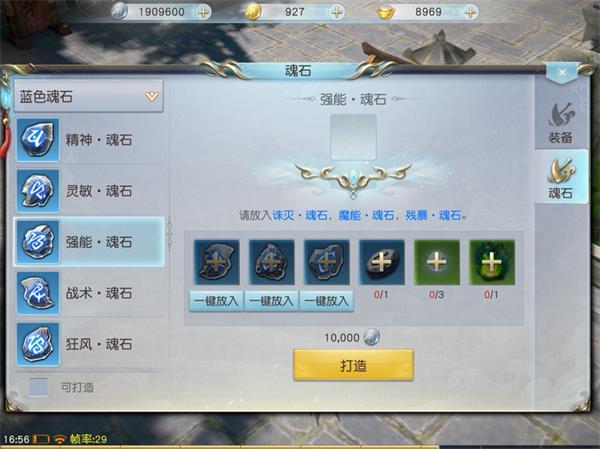Switch to the 魂石 side tab
Viewport: 600px width, 449px height.
pos(560,179)
